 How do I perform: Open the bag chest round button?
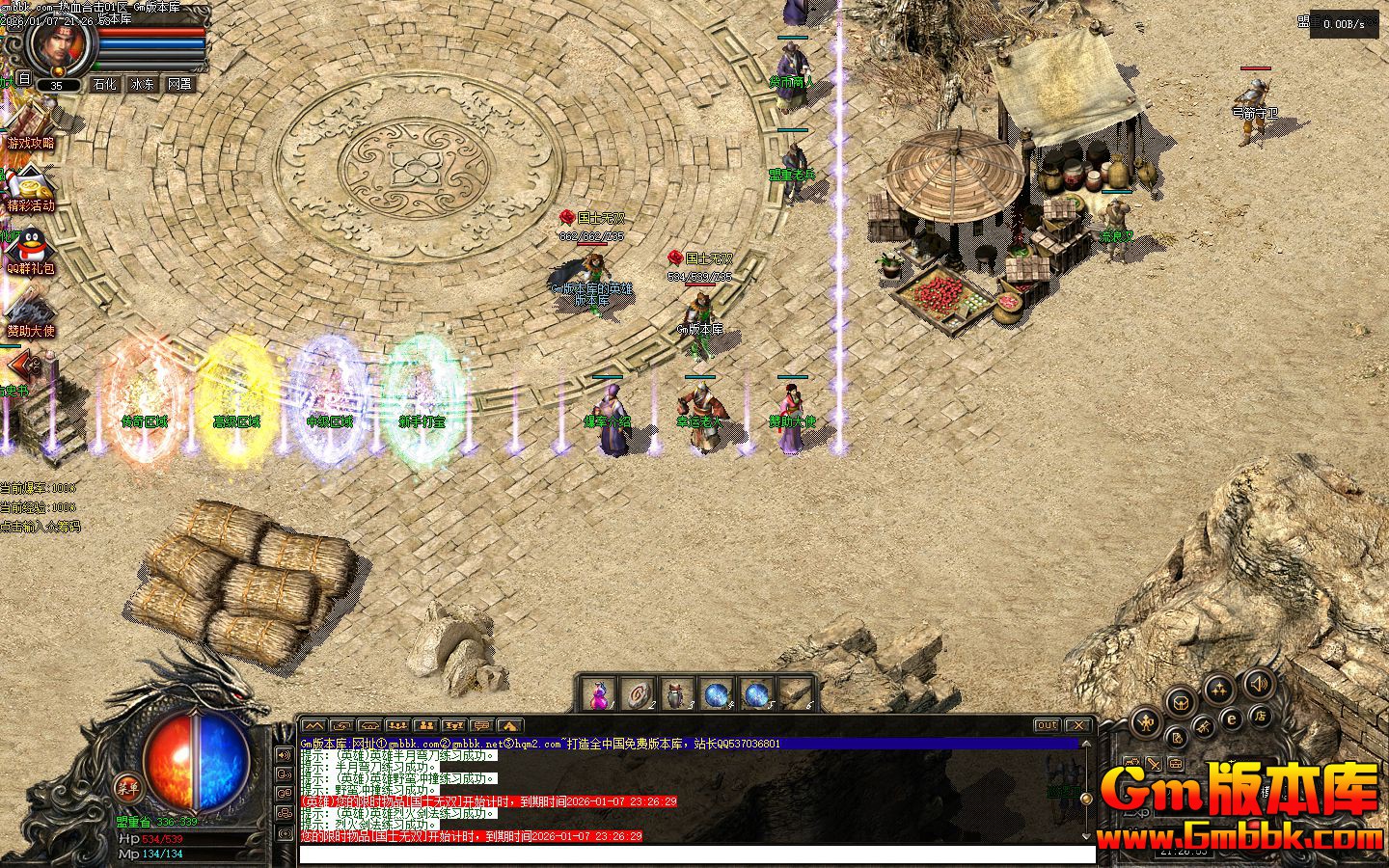(x=1182, y=704)
